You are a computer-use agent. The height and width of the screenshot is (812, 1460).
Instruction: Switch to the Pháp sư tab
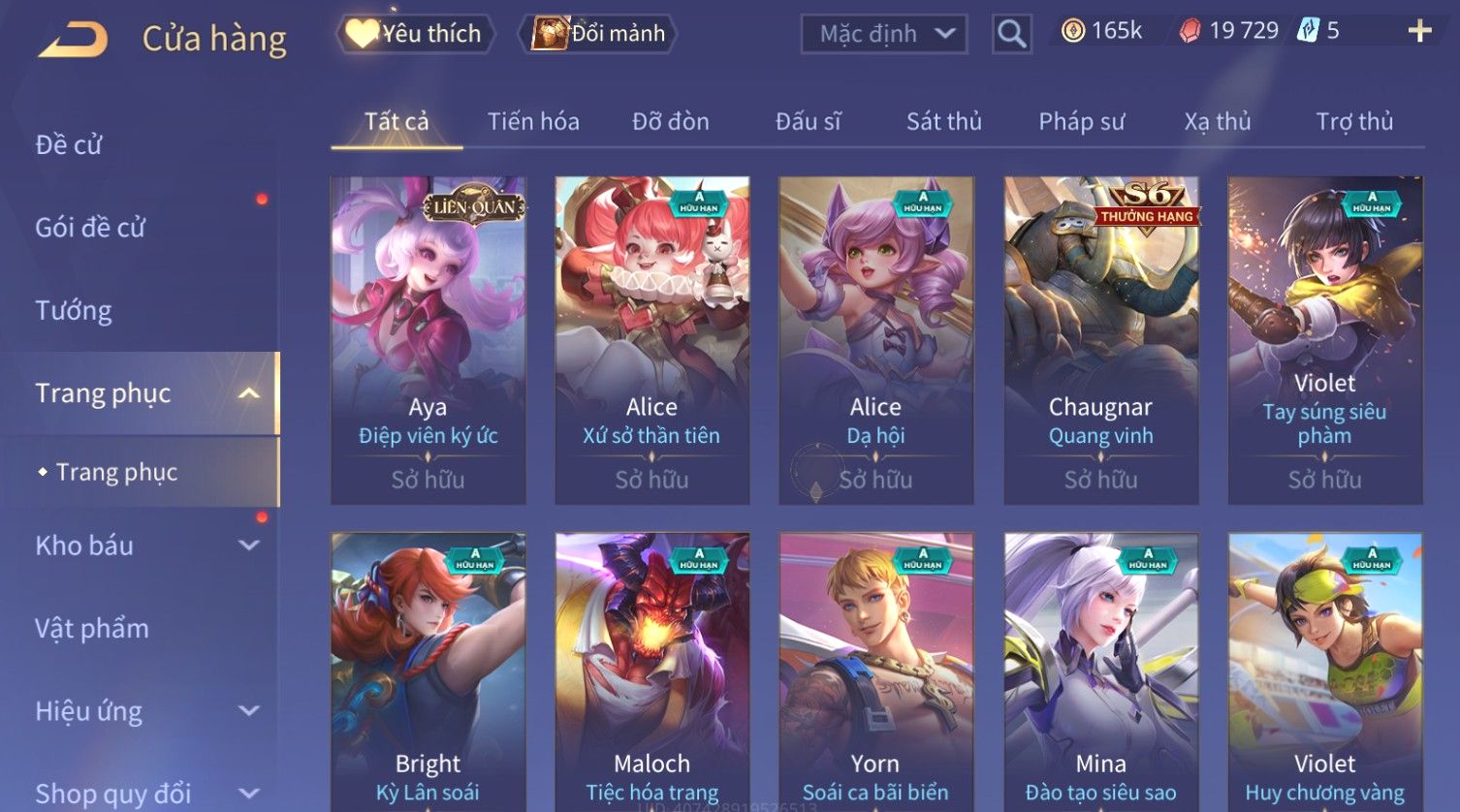(x=1081, y=122)
